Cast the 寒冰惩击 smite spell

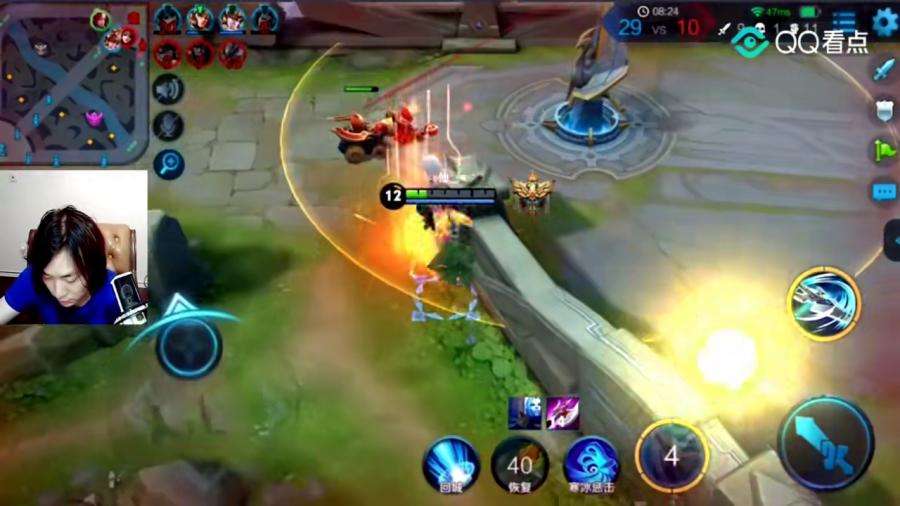click(590, 464)
